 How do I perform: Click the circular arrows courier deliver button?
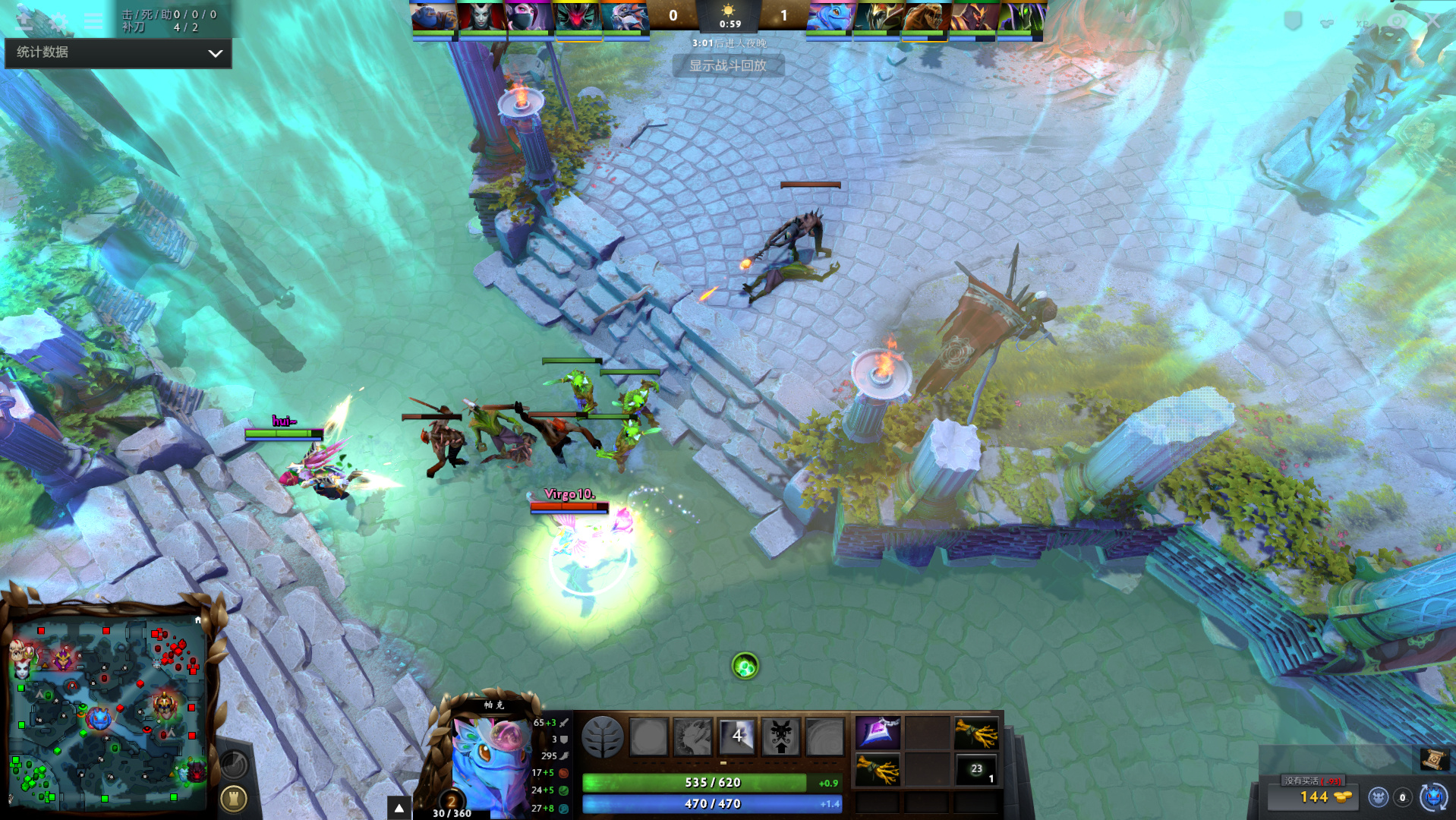(x=1433, y=797)
